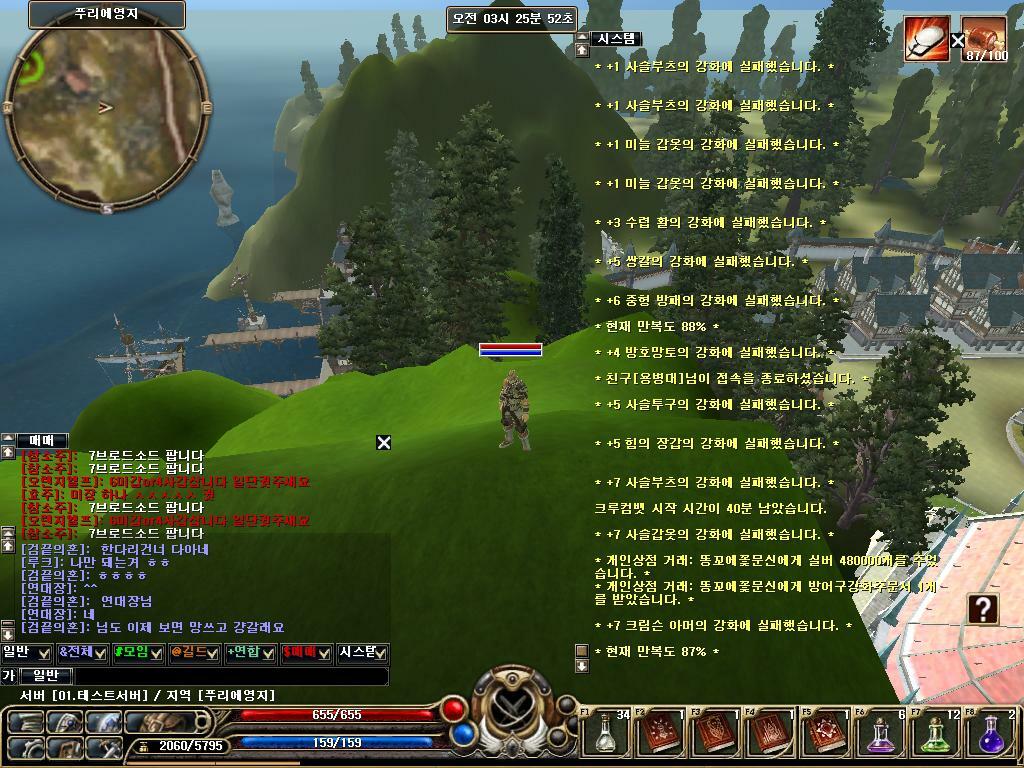
Task: Toggle the 일반 chat filter
Action: pyautogui.click(x=27, y=653)
